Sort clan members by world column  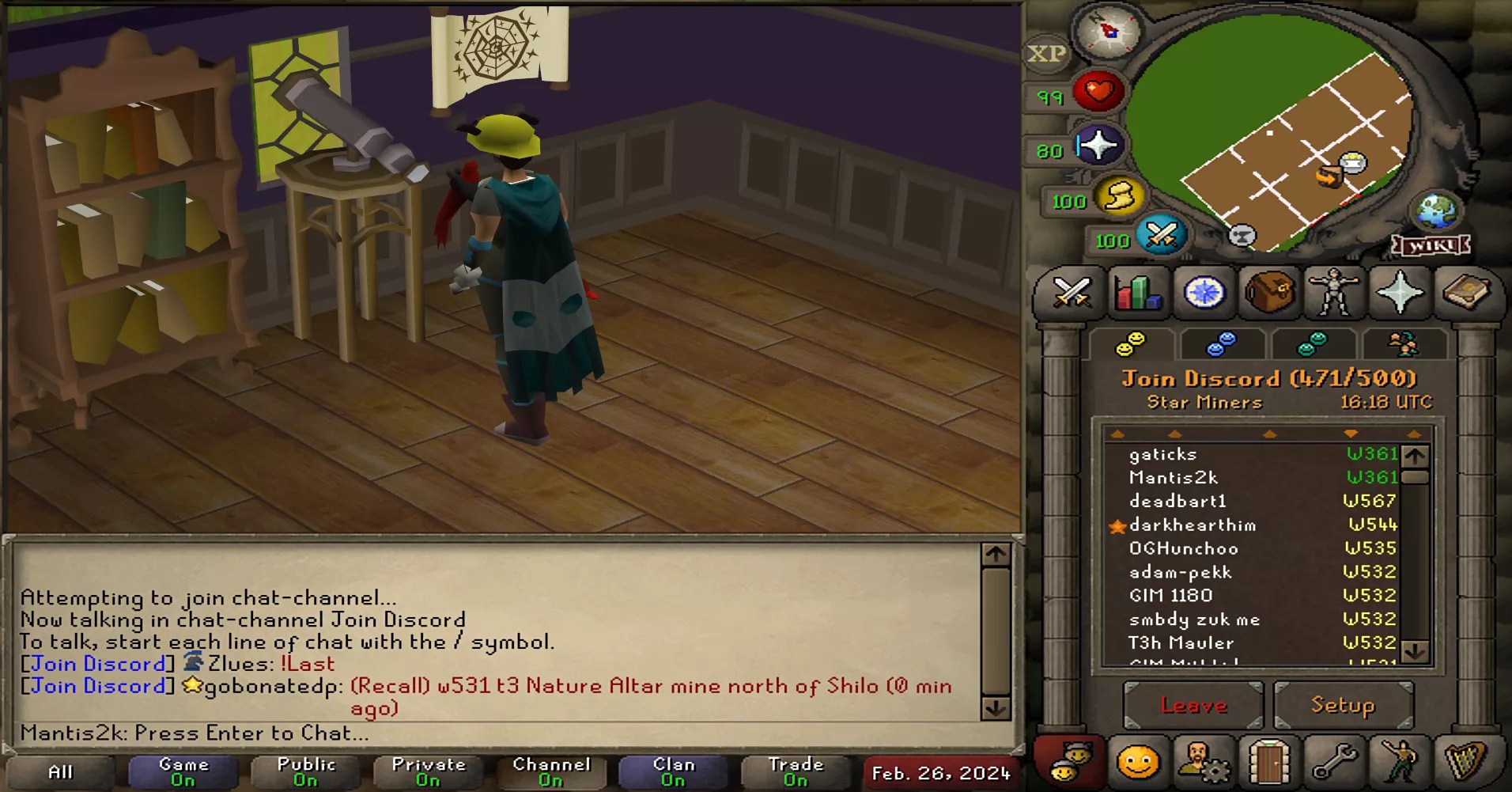[x=1350, y=434]
